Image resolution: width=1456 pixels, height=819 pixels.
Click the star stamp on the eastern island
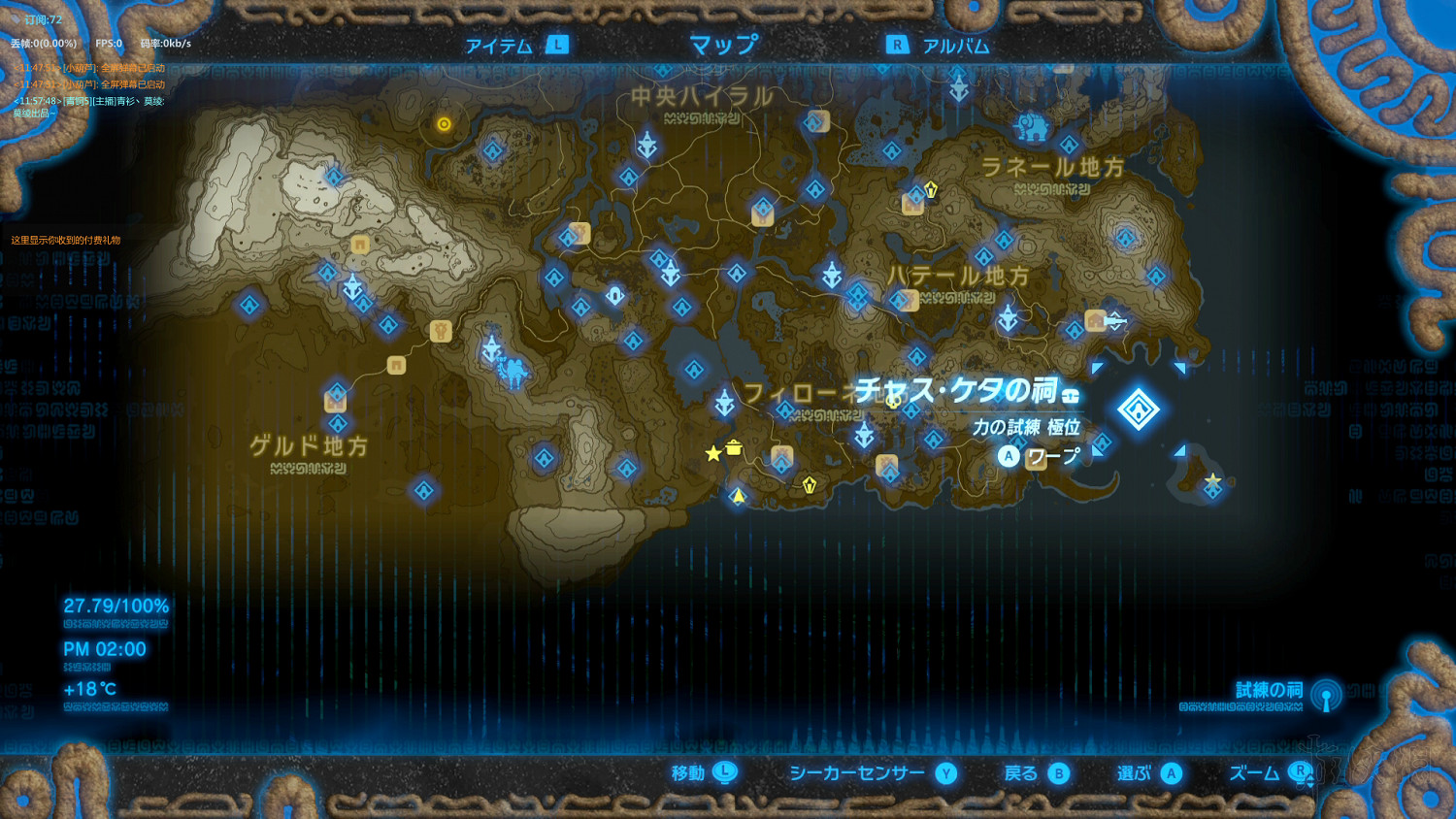(1214, 477)
